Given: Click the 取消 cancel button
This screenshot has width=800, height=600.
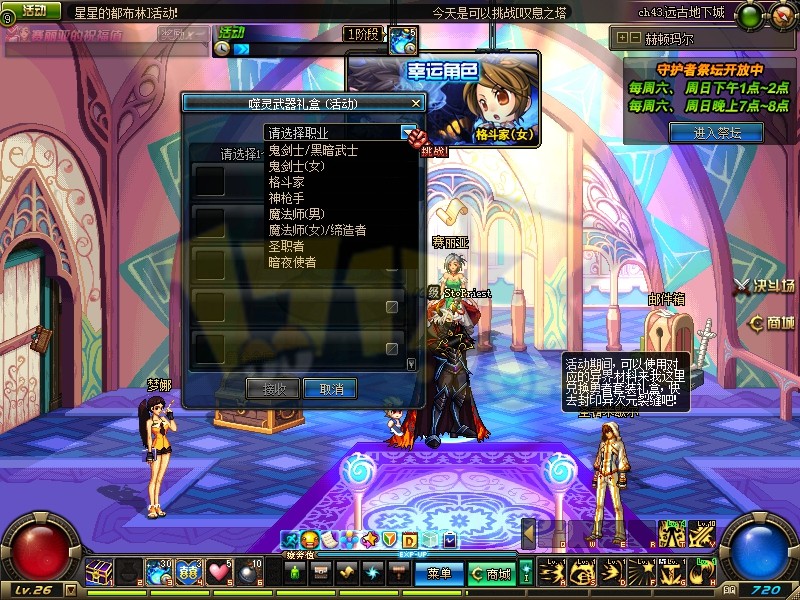Looking at the screenshot, I should 330,389.
